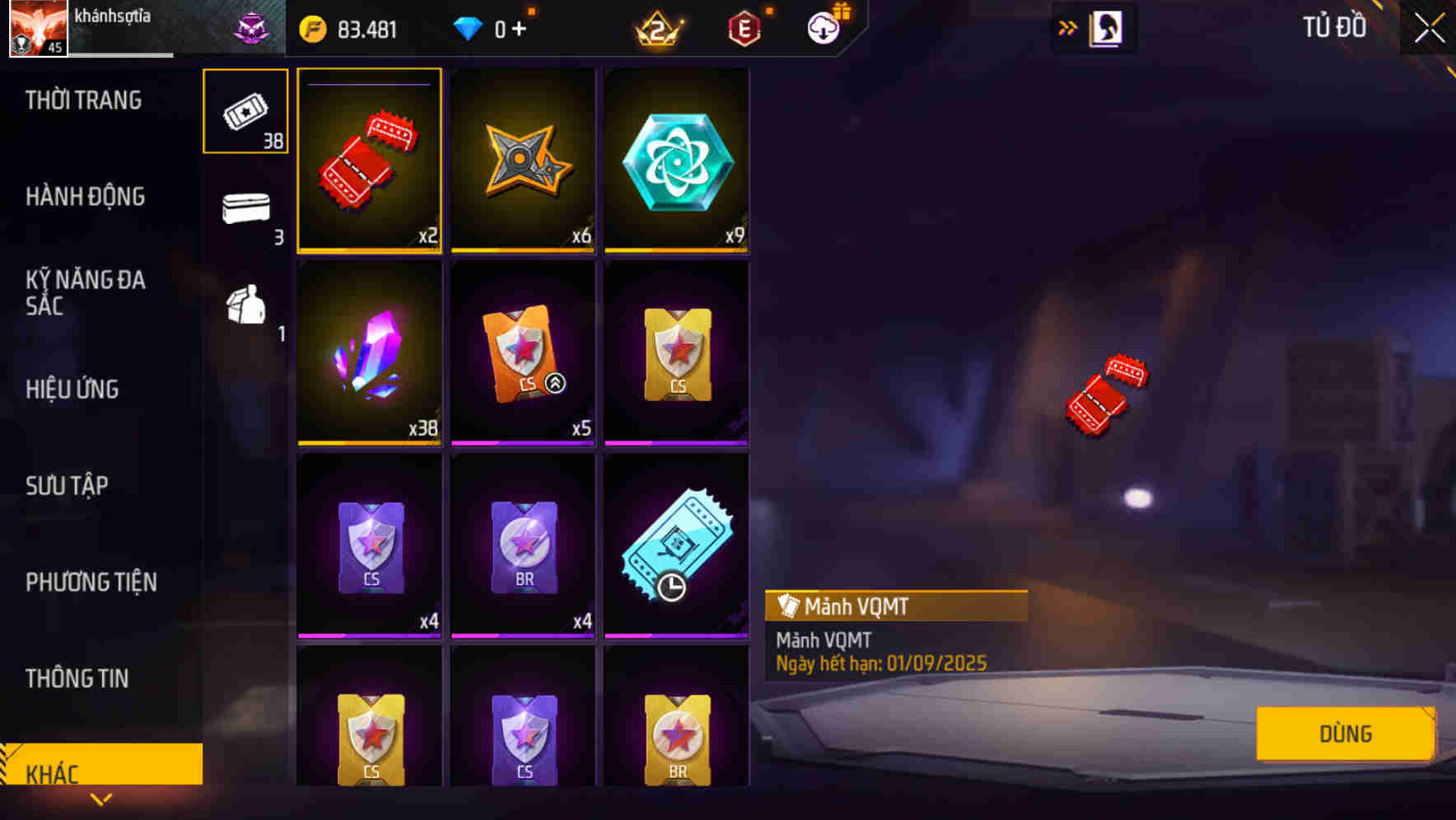Open the HIỆU ỨNG section
The width and height of the screenshot is (1456, 820).
click(72, 389)
